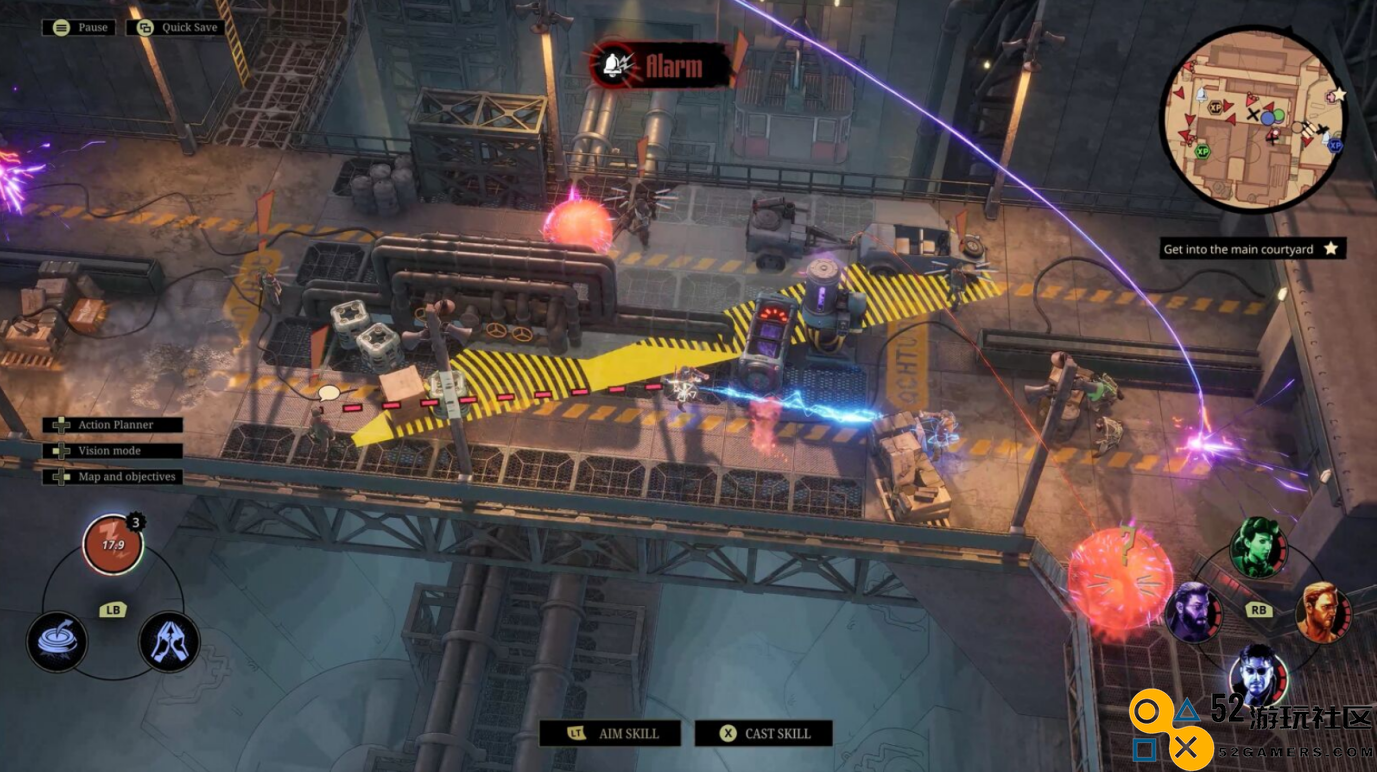Switch to the purple bearded man portrait
The width and height of the screenshot is (1377, 772).
click(1193, 612)
